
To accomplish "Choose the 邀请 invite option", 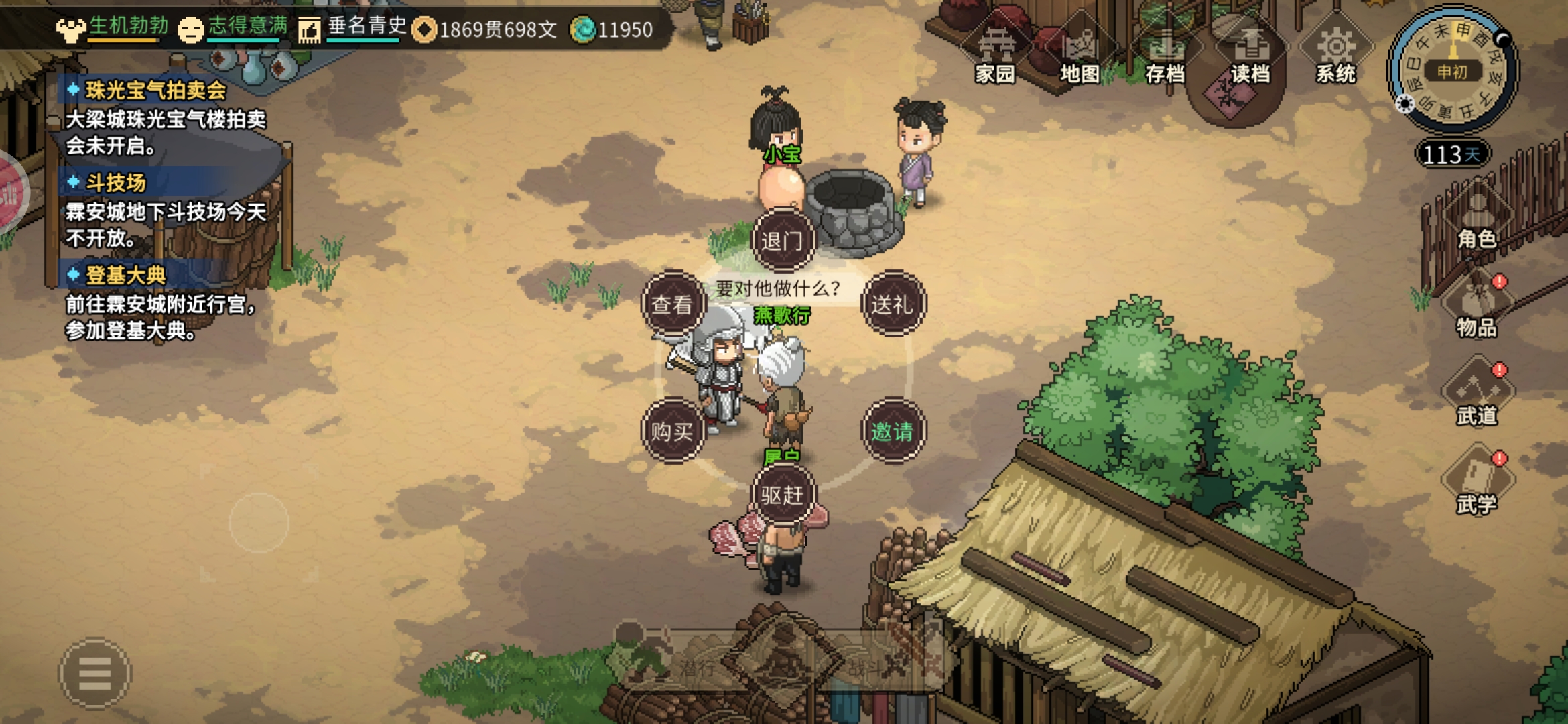I will pos(892,431).
